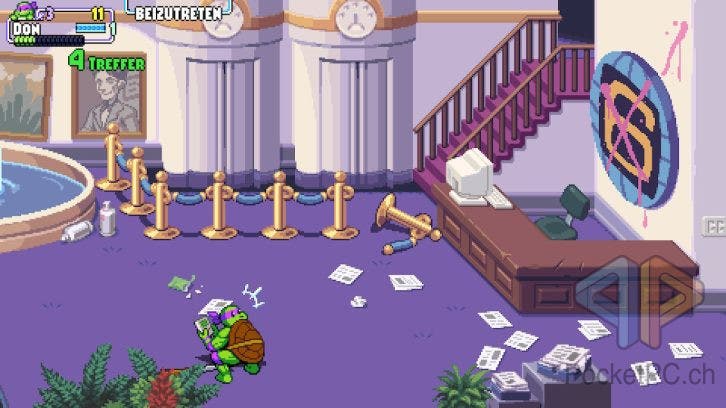The height and width of the screenshot is (408, 726).
Task: Click Donatello's turtle portrait in the HUD
Action: pos(21,14)
